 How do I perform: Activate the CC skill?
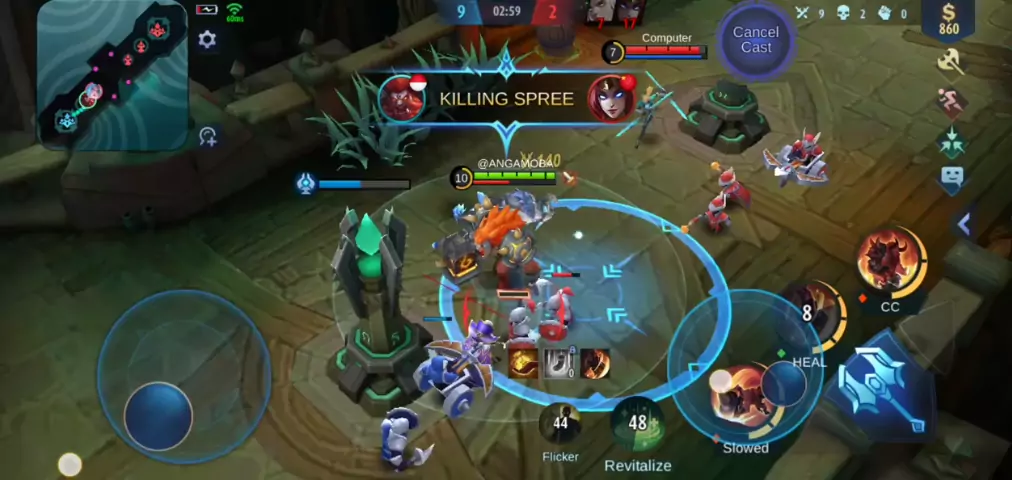click(x=890, y=262)
